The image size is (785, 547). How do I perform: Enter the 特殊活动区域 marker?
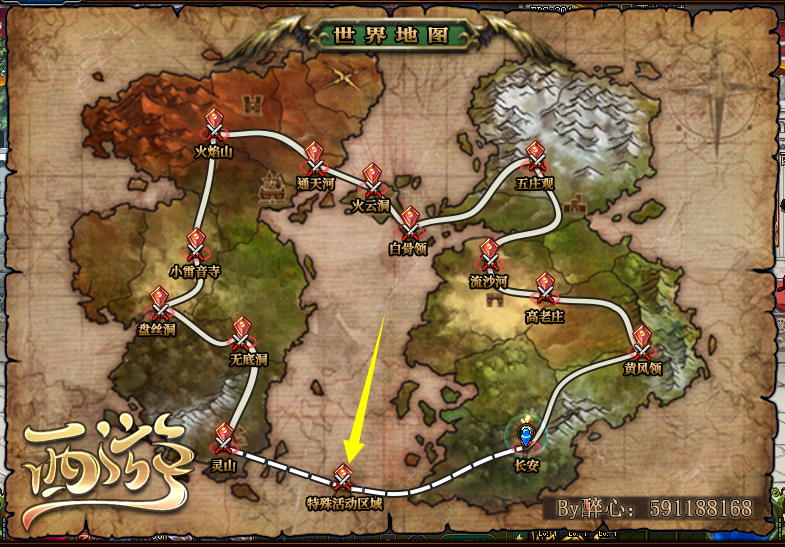point(343,478)
